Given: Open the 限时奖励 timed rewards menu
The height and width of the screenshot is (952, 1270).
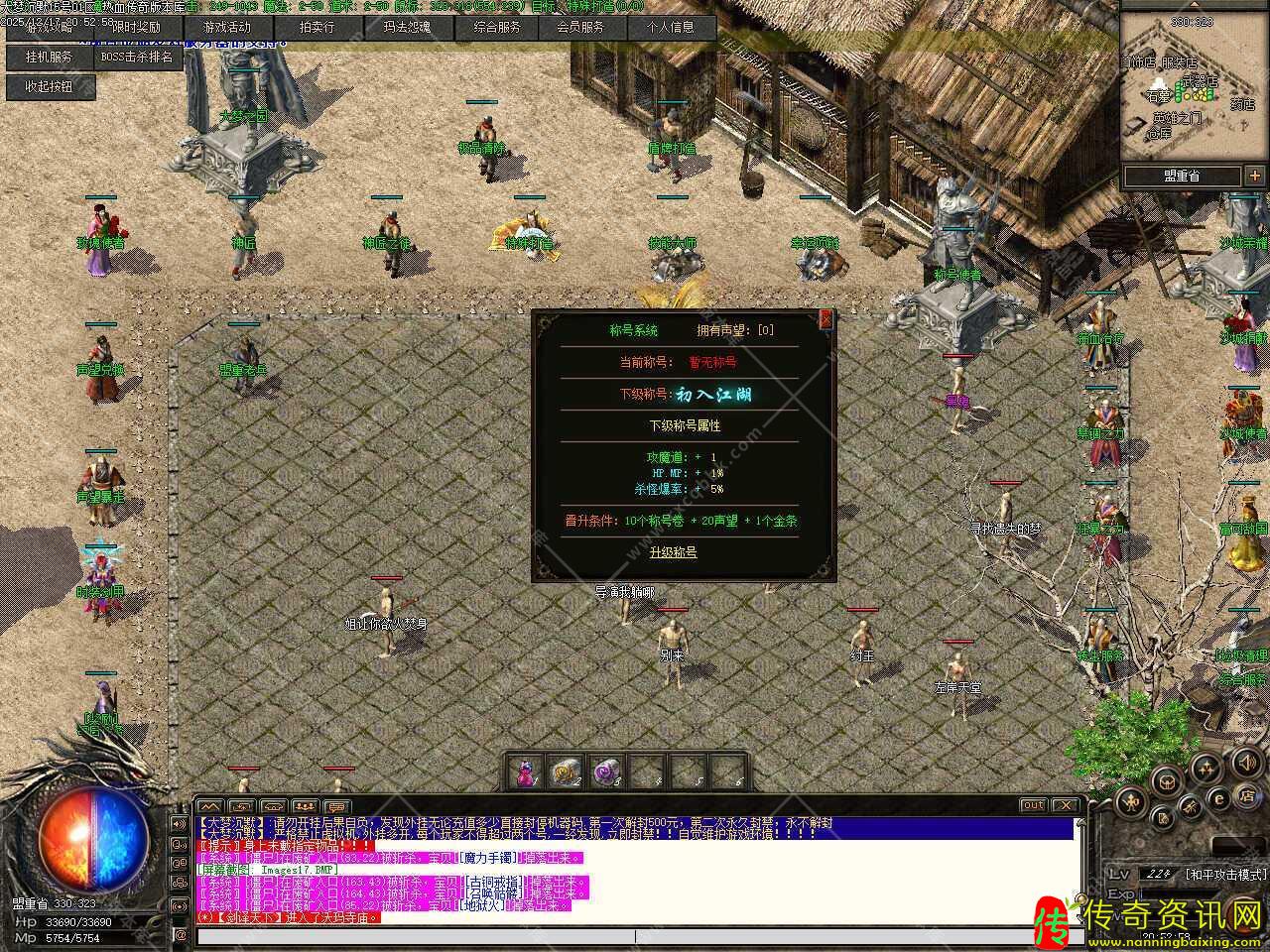Looking at the screenshot, I should [137, 28].
